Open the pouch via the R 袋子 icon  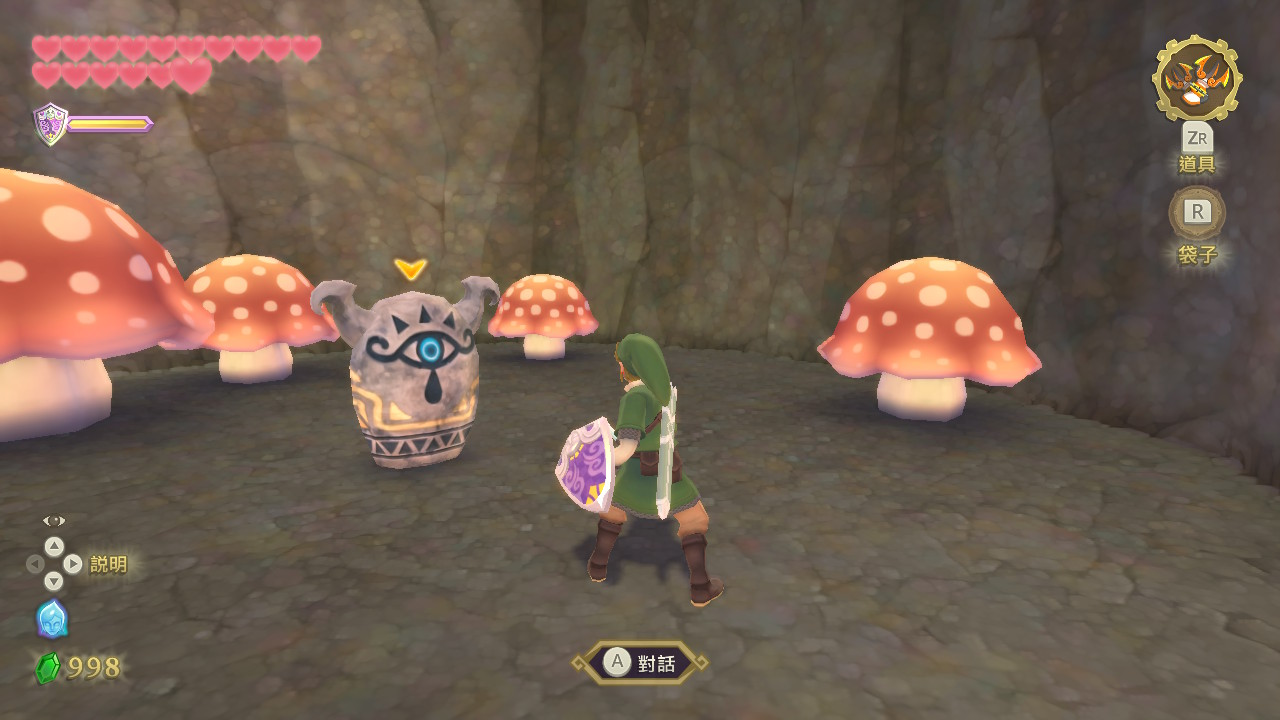1196,213
